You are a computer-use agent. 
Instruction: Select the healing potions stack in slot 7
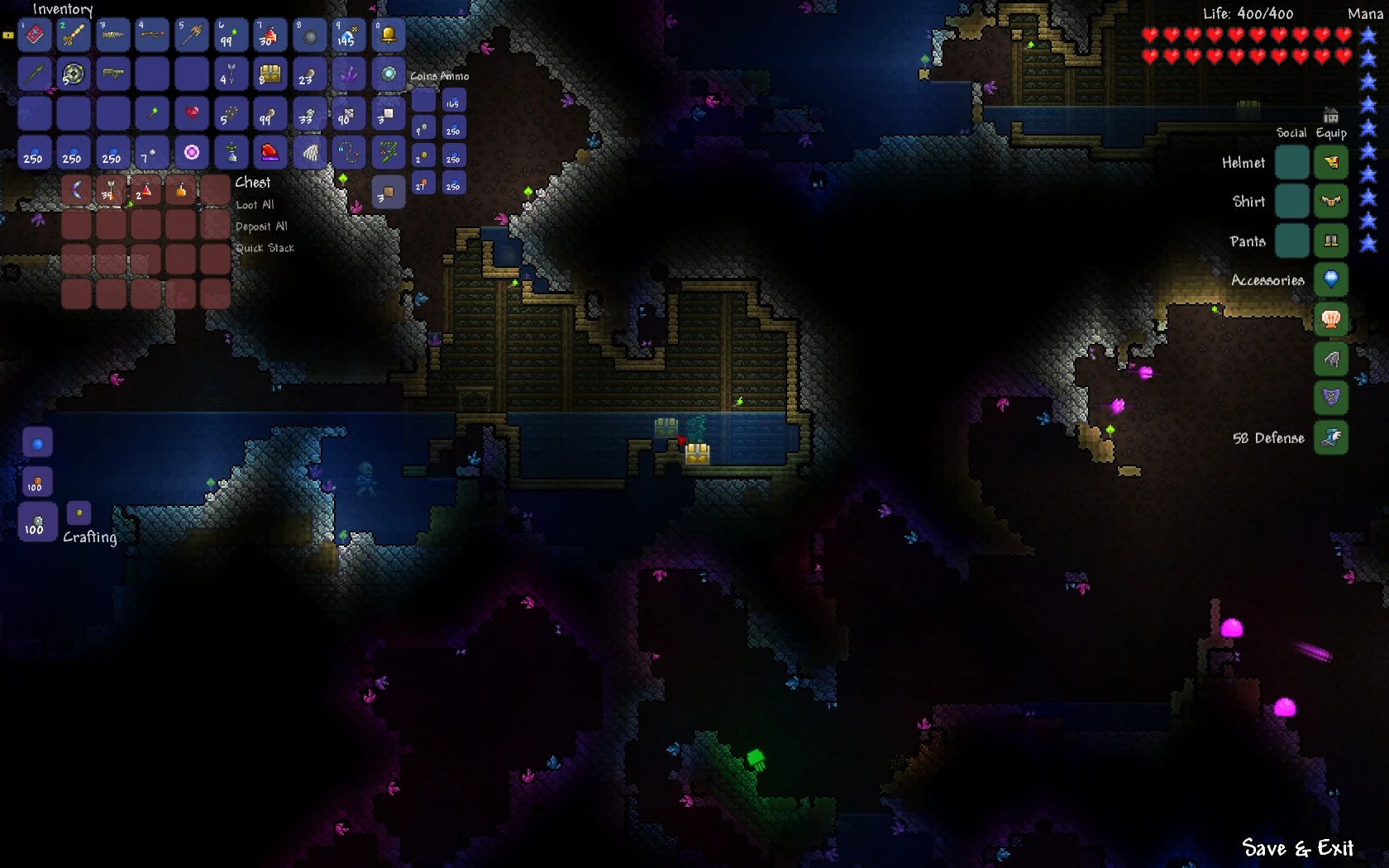coord(270,35)
